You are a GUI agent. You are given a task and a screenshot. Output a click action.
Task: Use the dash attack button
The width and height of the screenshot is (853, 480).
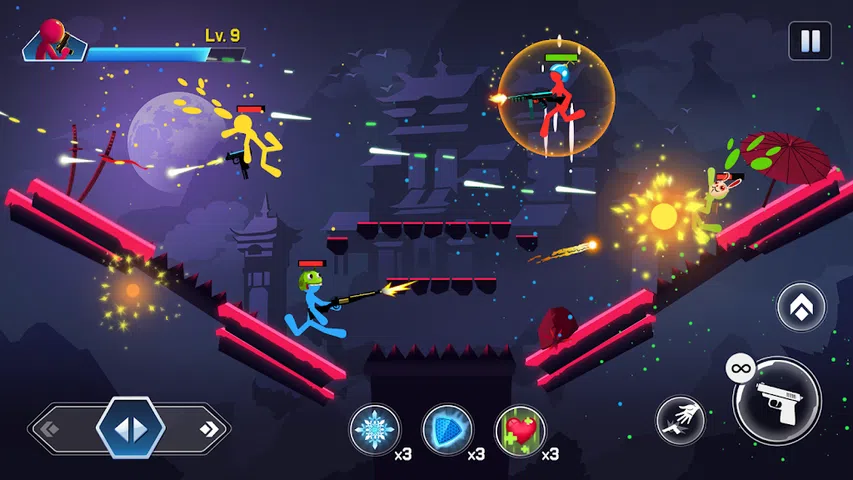click(x=680, y=420)
